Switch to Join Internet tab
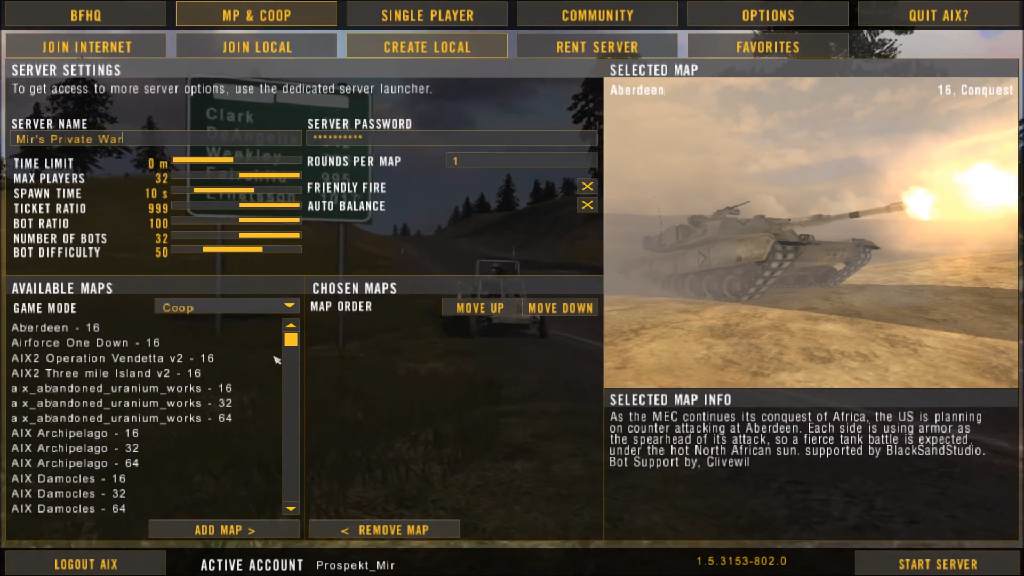This screenshot has height=576, width=1024. pos(87,47)
